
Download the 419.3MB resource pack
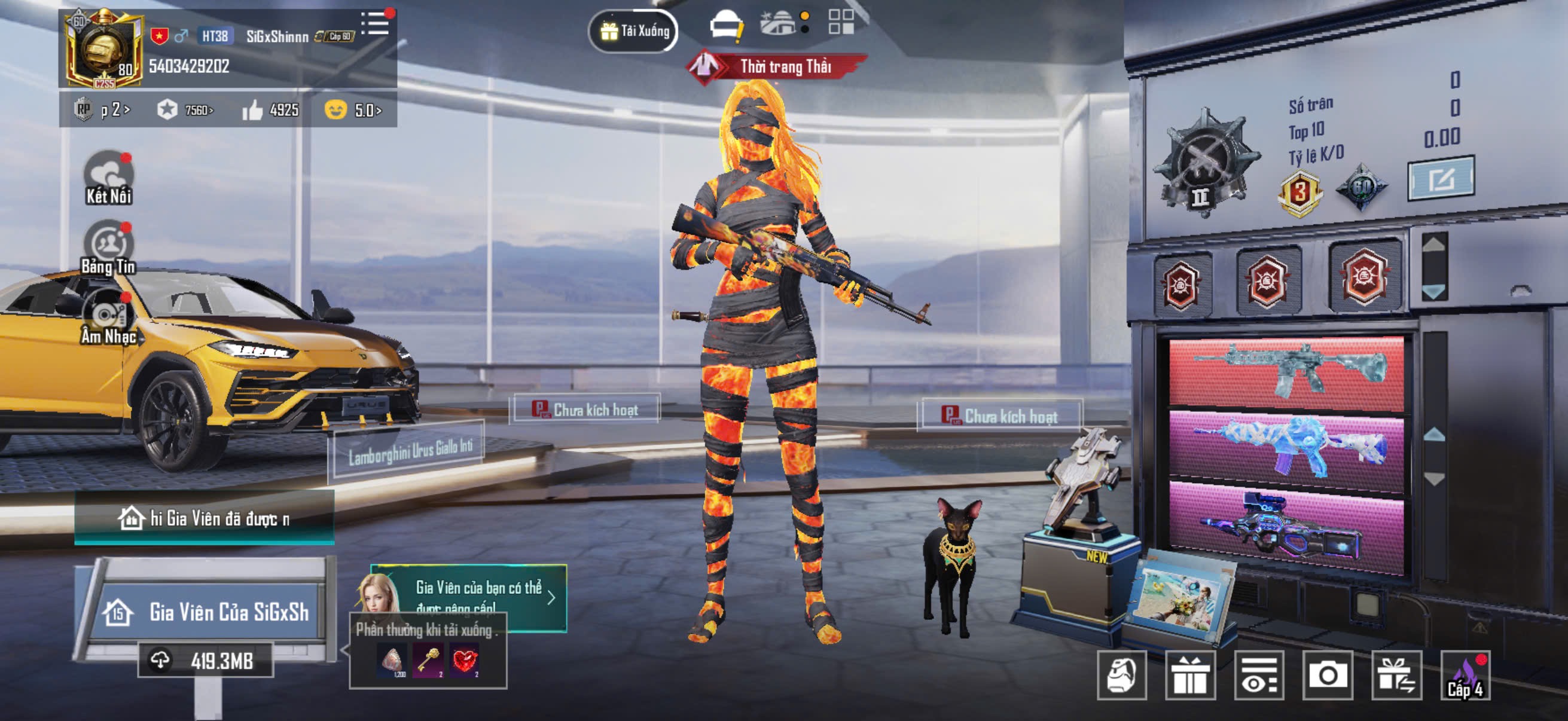pyautogui.click(x=206, y=660)
